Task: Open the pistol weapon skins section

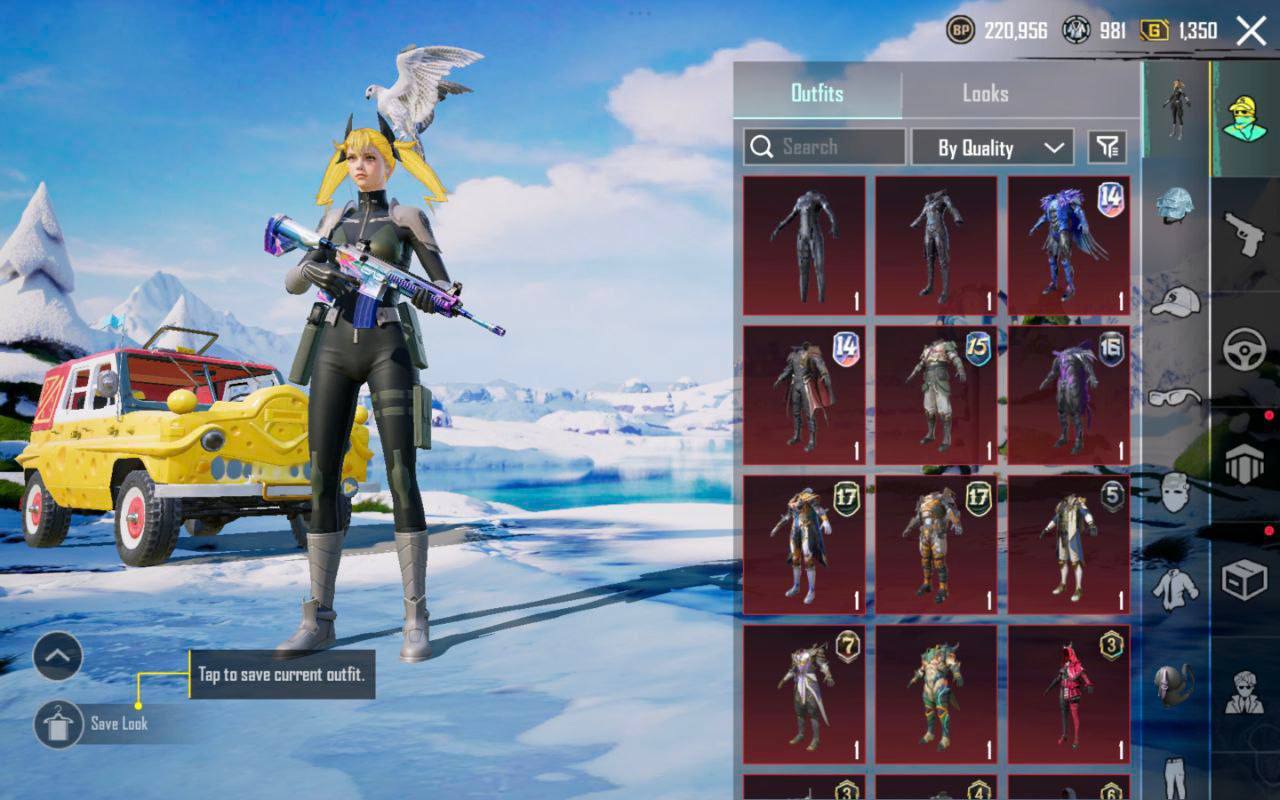Action: (1245, 235)
